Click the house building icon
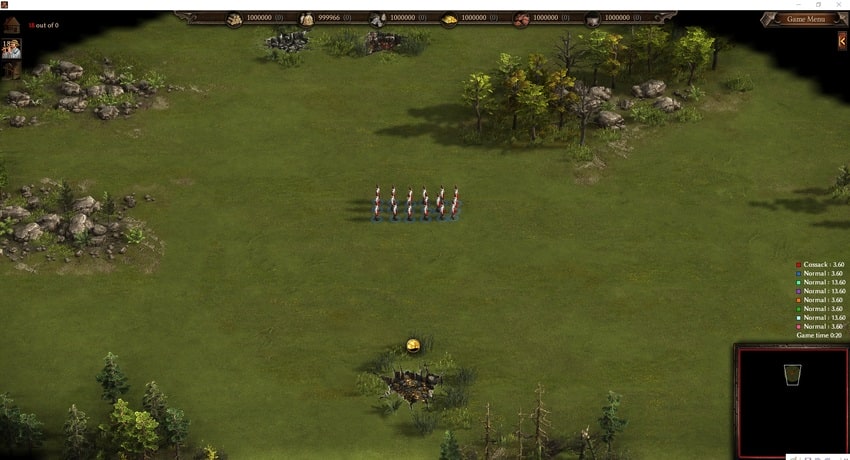This screenshot has width=850, height=460. [x=11, y=24]
